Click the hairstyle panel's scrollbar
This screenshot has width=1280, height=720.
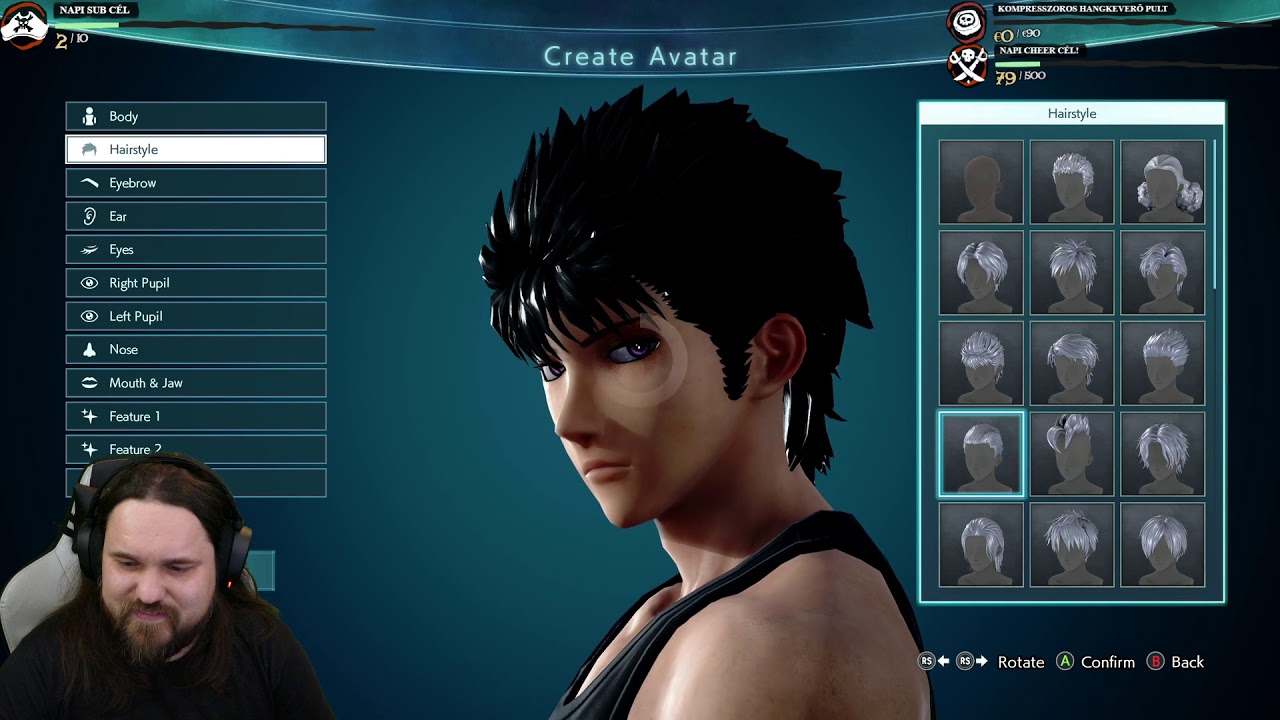(1216, 215)
